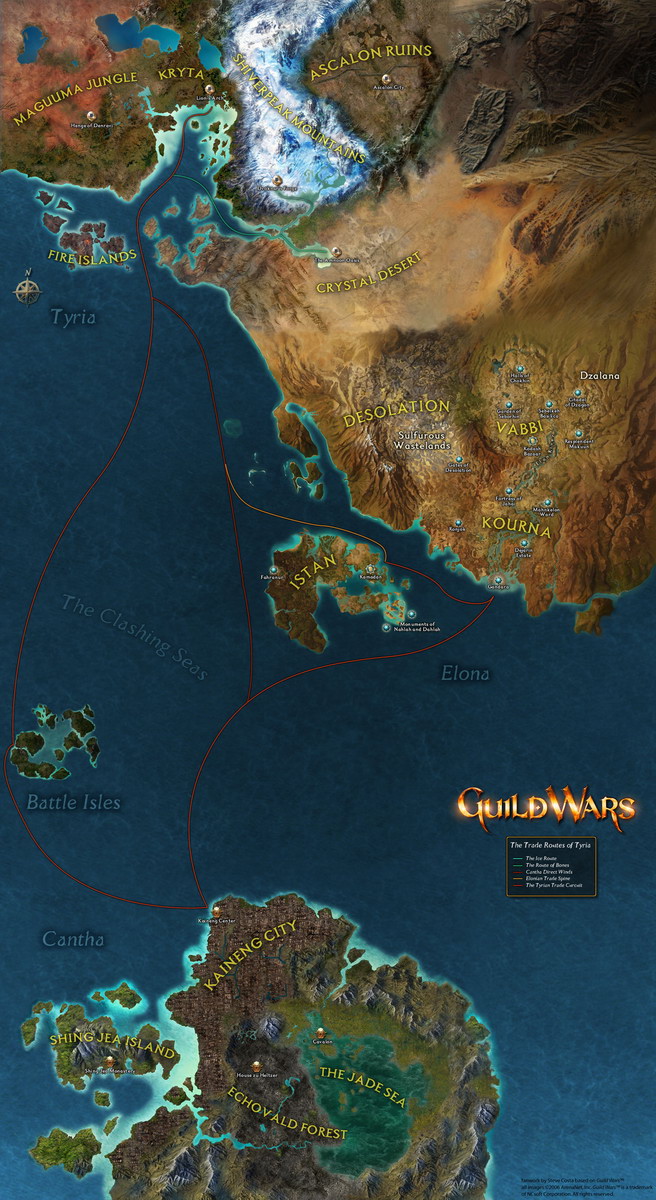Choose the Dajkah Estate marker
This screenshot has height=1200, width=656.
click(523, 542)
